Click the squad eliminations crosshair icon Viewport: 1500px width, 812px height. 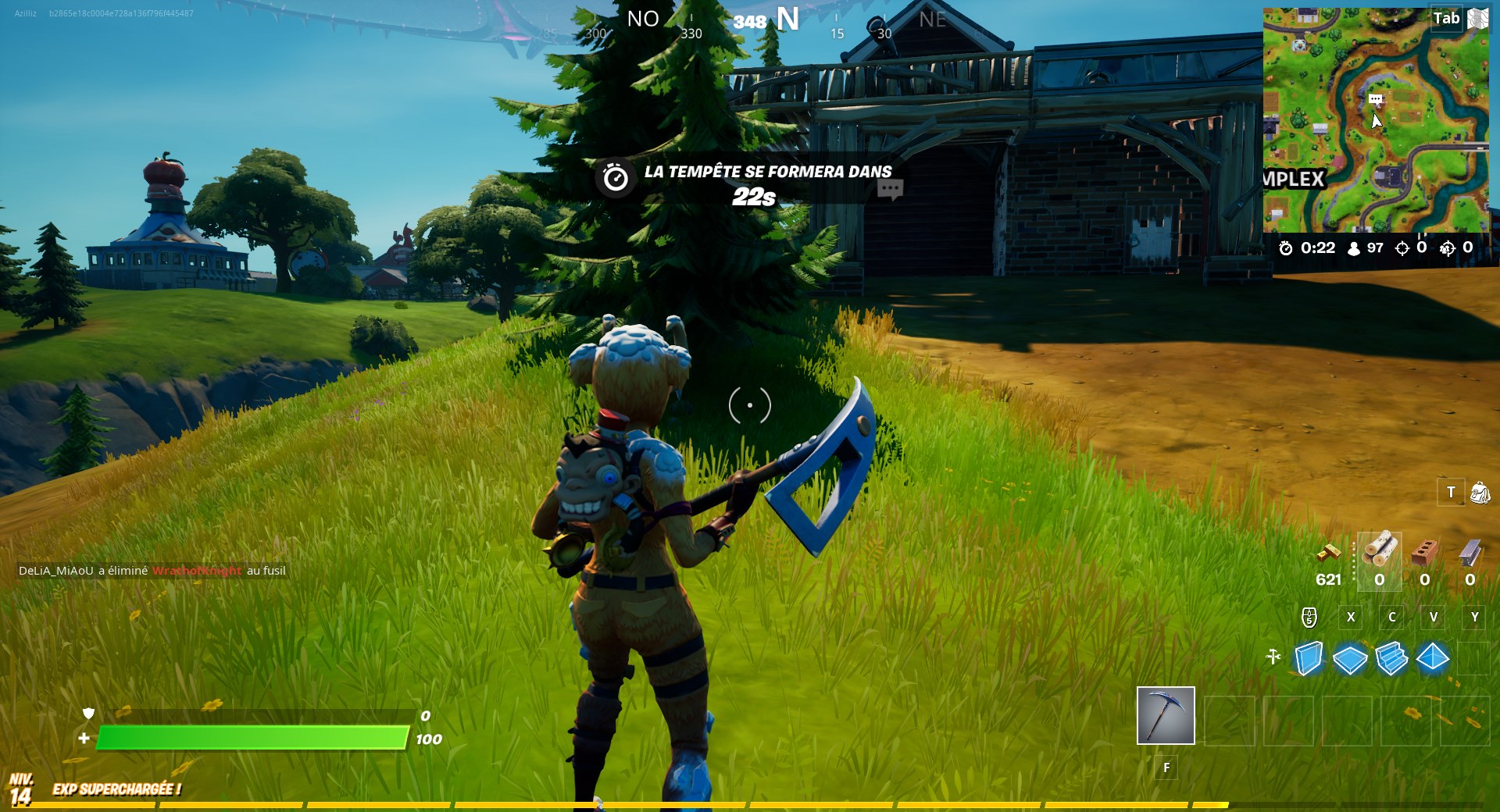pos(1448,249)
